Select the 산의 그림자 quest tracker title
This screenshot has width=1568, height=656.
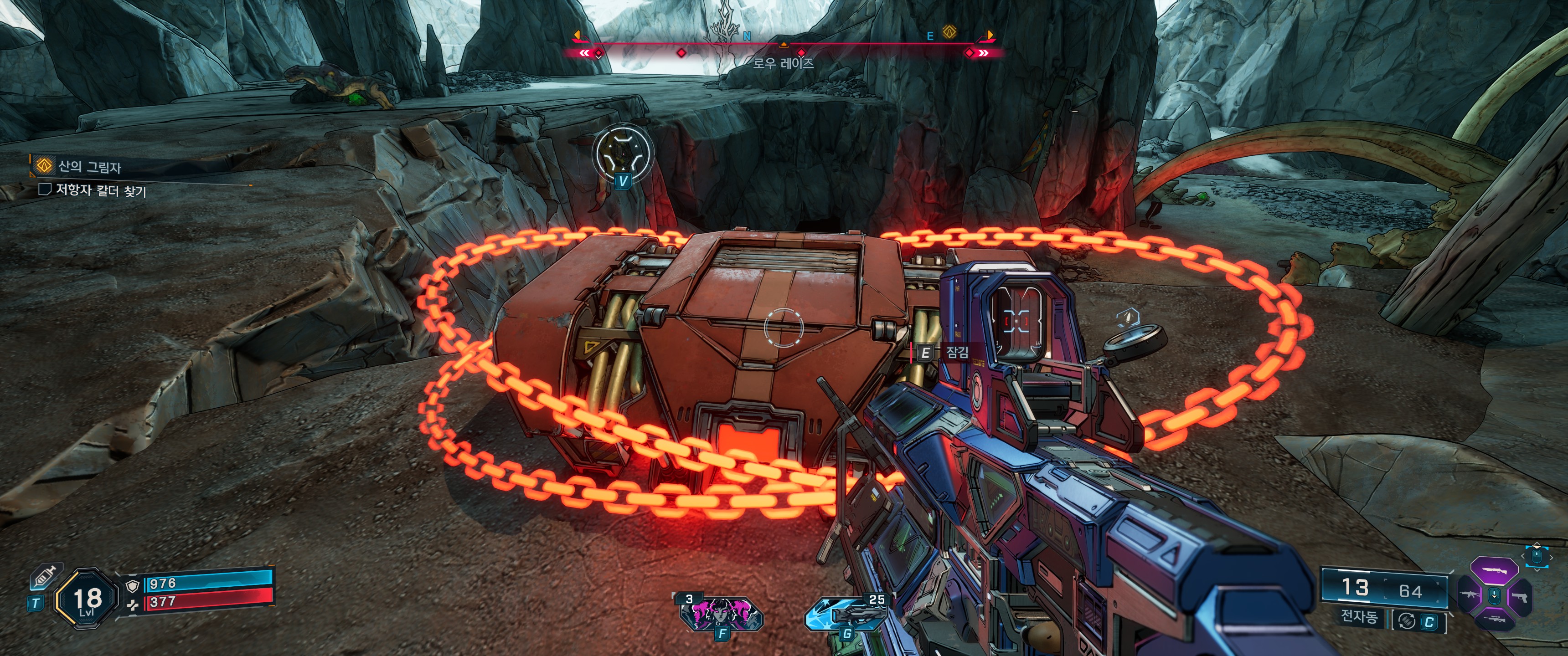click(x=89, y=166)
